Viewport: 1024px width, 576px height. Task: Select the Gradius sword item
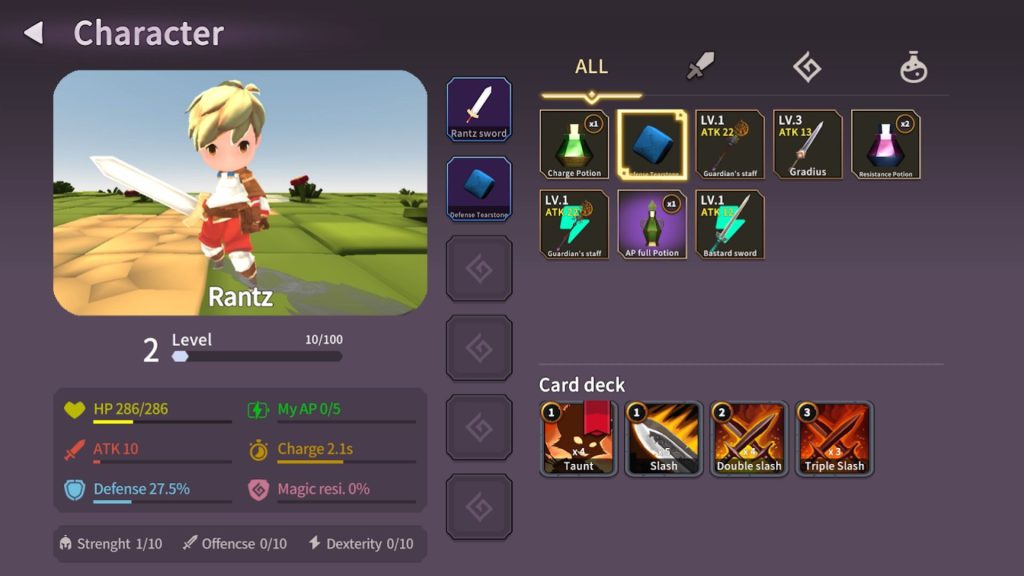808,144
